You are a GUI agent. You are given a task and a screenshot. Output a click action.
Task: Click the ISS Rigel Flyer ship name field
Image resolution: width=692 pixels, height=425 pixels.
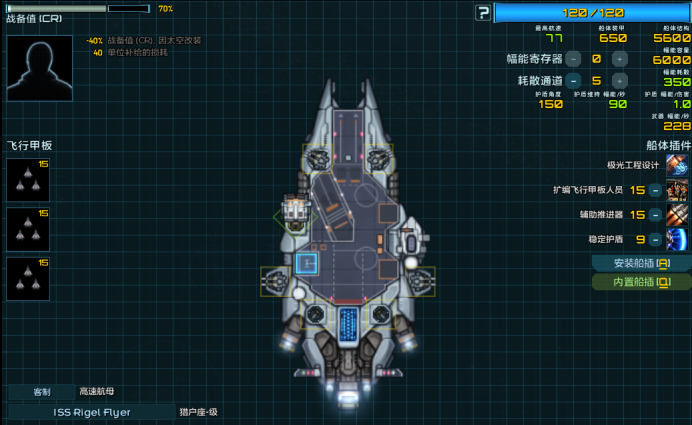91,411
